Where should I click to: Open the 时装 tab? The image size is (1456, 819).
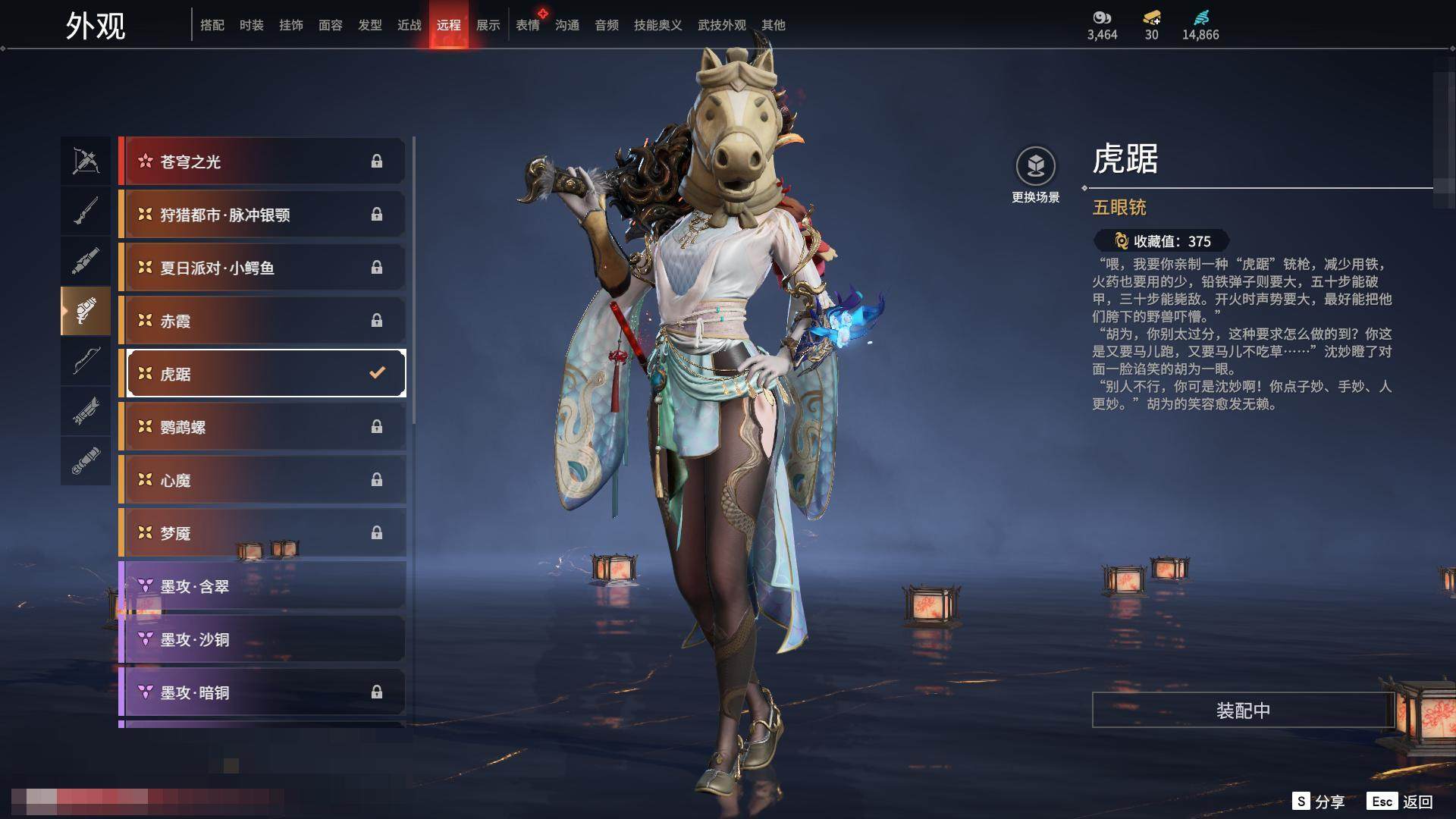click(x=252, y=25)
